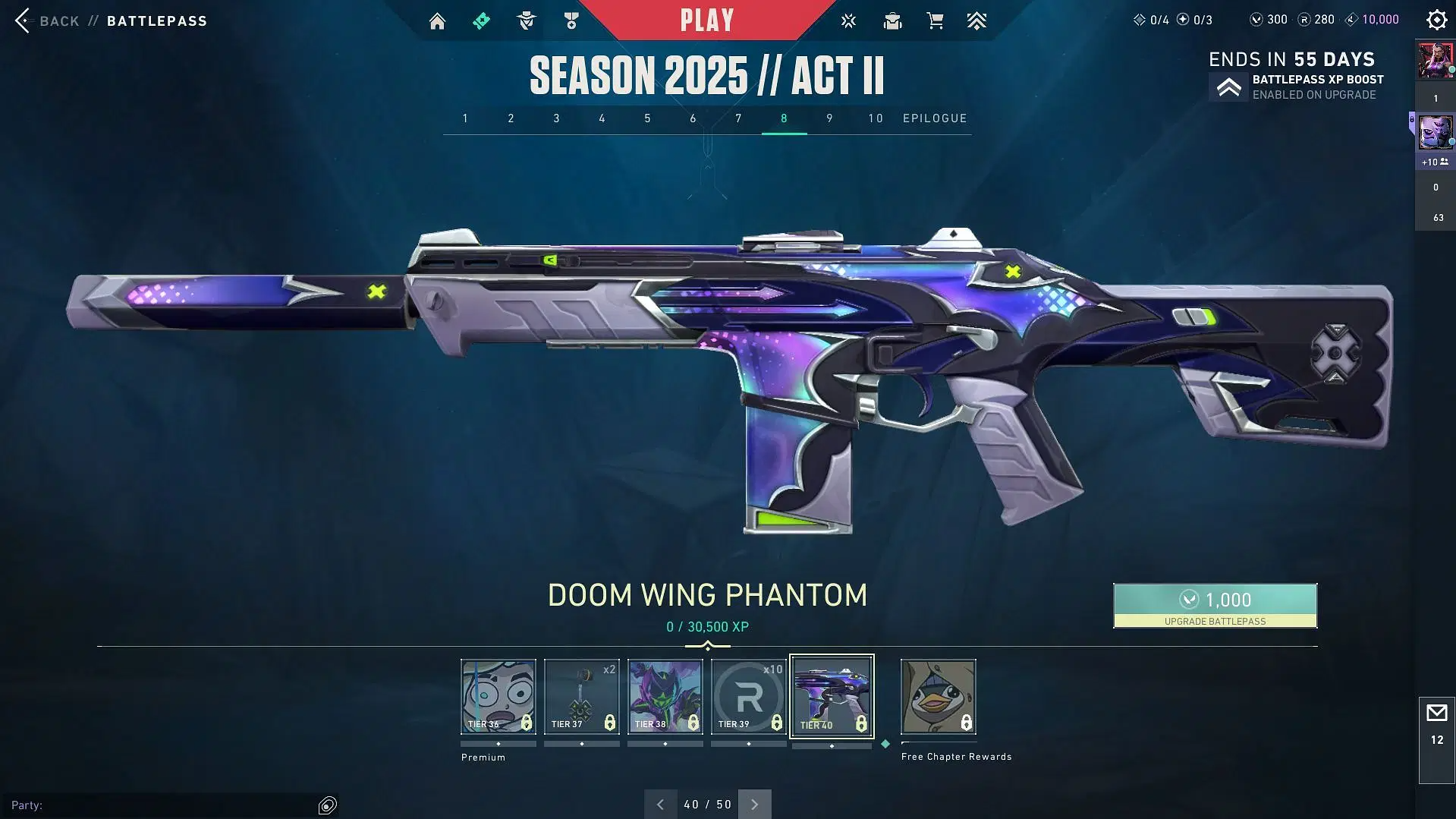The height and width of the screenshot is (819, 1456).
Task: Upgrade battlepass for 1,000 VP
Action: tap(1215, 605)
